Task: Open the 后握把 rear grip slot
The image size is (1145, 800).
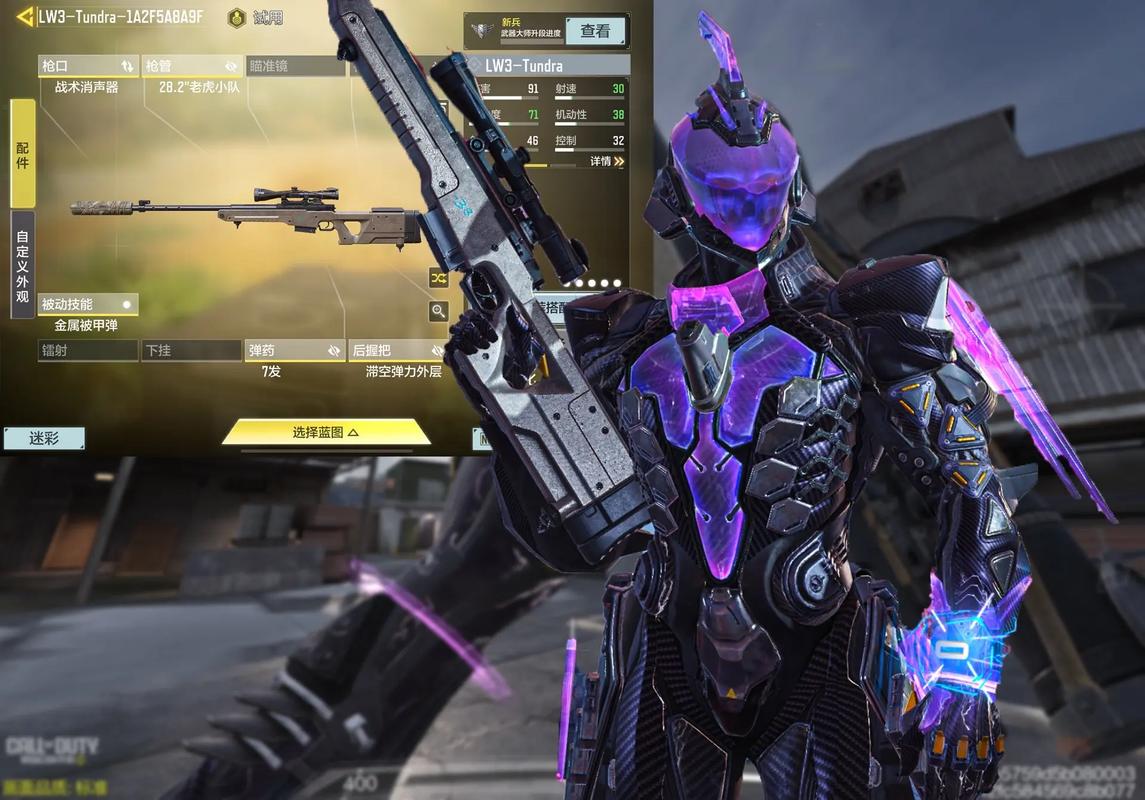Action: coord(397,350)
